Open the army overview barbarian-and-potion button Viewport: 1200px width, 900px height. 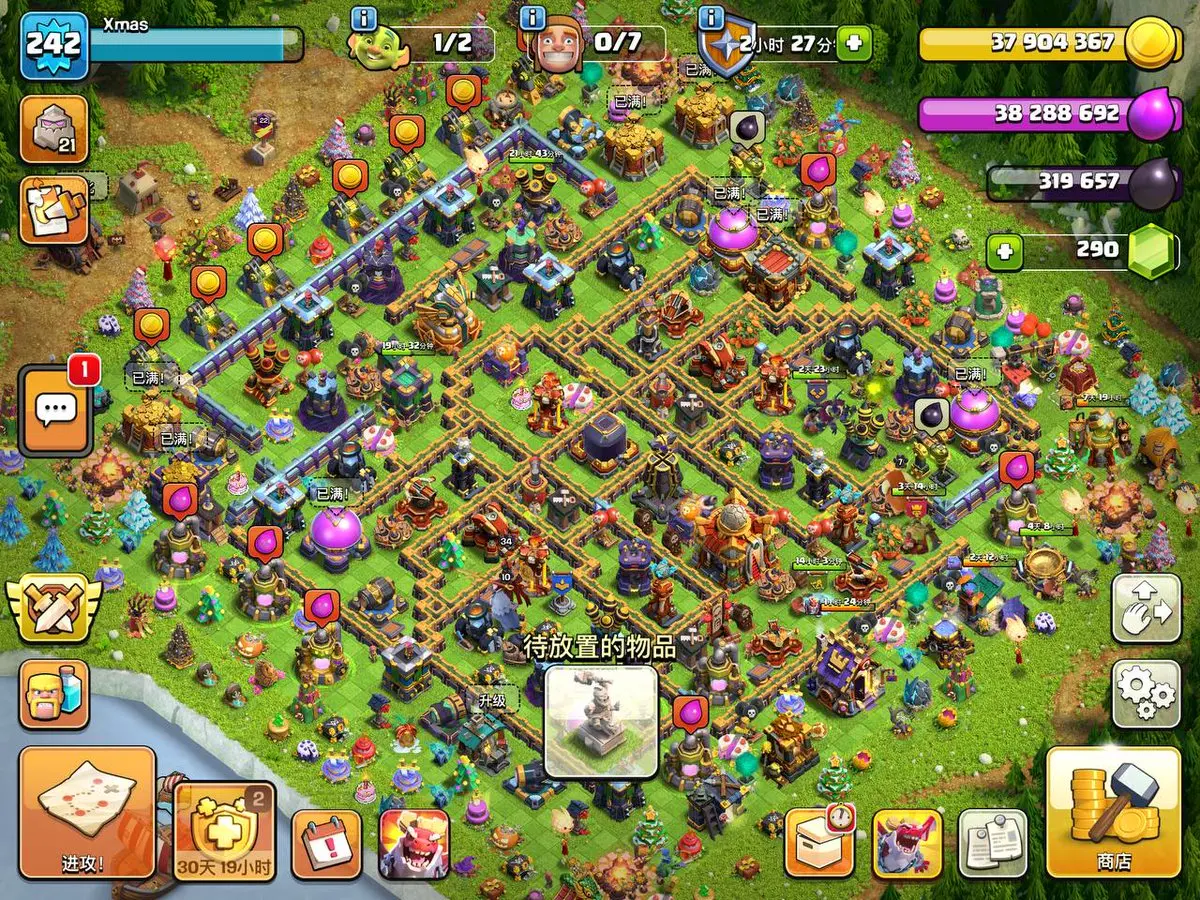tap(54, 694)
